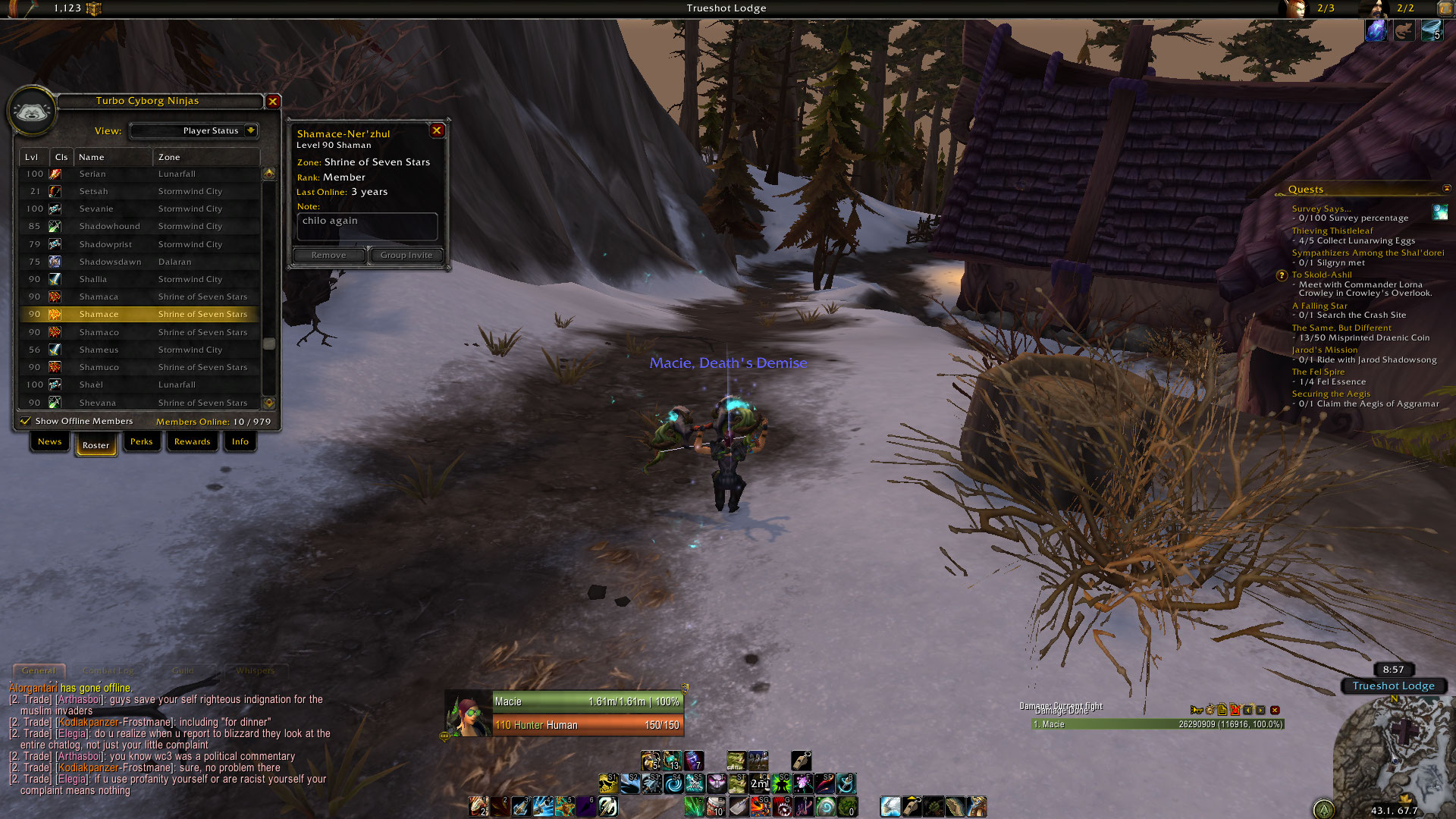Remove Shamace from the guild
This screenshot has height=819, width=1456.
328,256
